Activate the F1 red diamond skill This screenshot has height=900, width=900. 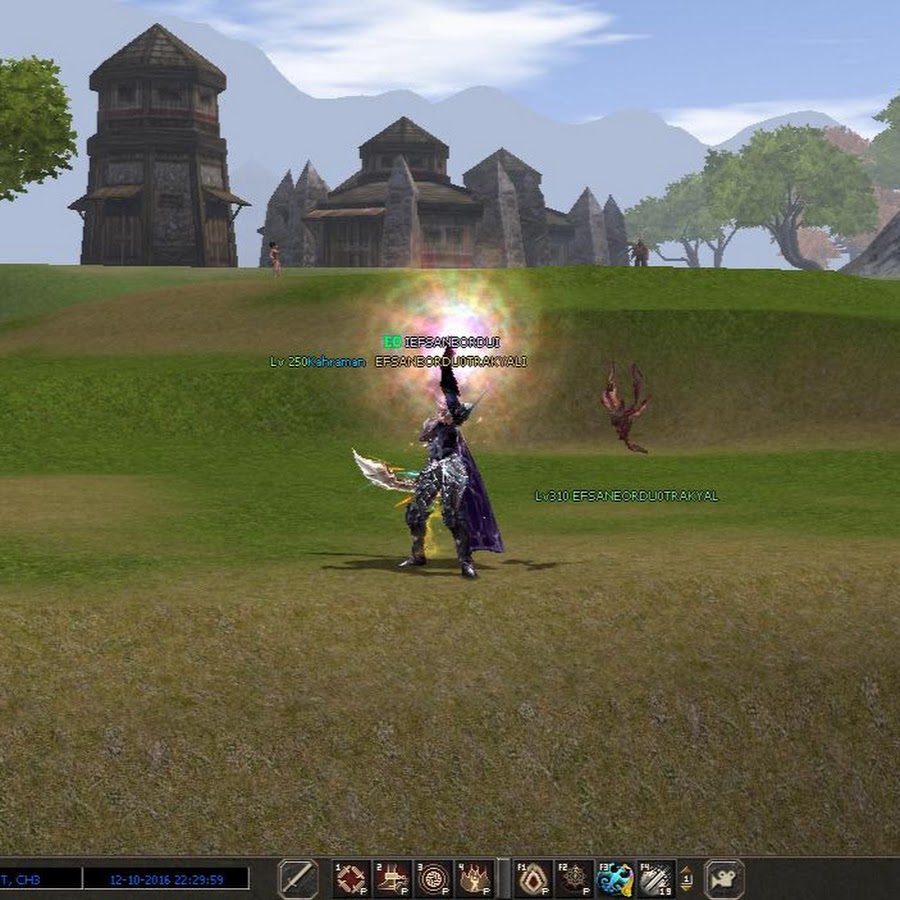[534, 879]
